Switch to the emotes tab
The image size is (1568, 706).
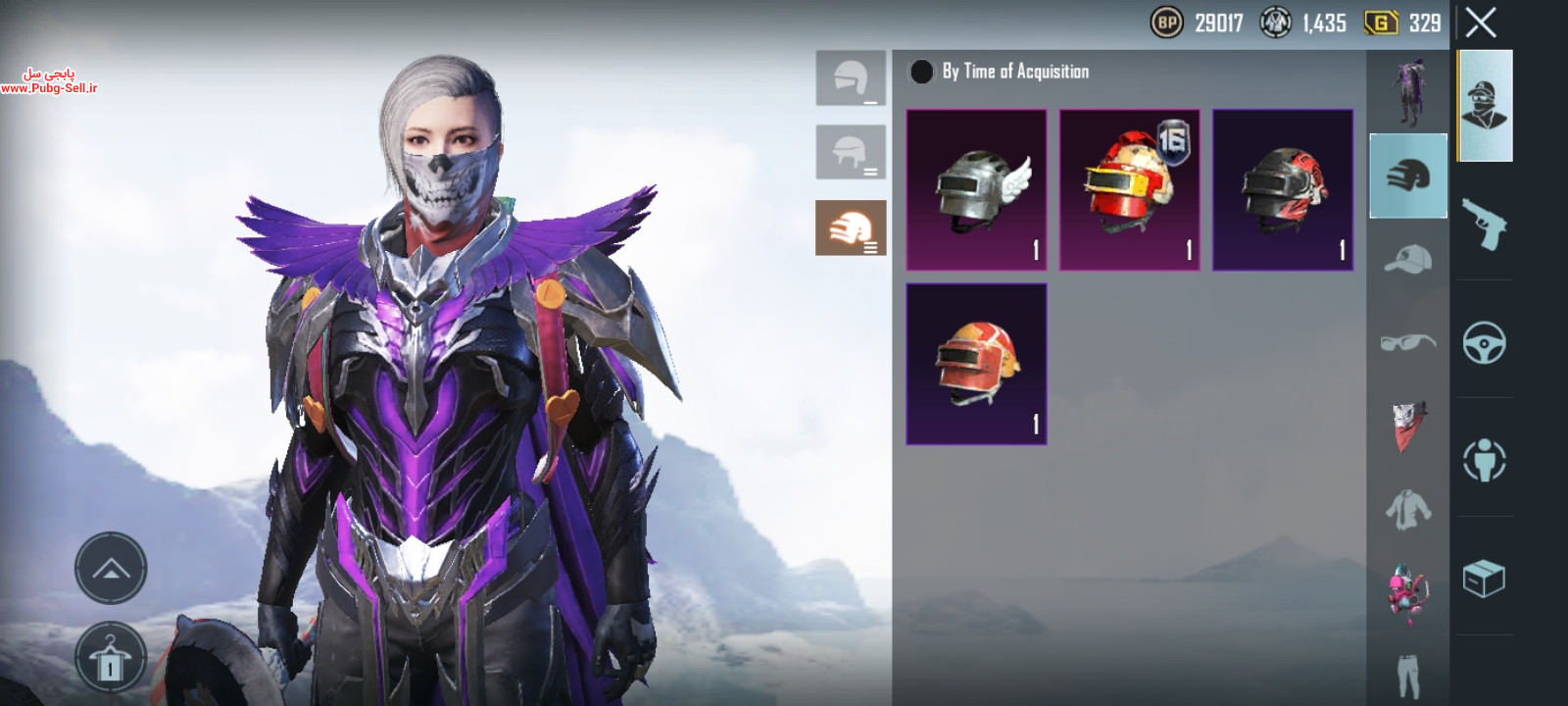tap(1484, 460)
